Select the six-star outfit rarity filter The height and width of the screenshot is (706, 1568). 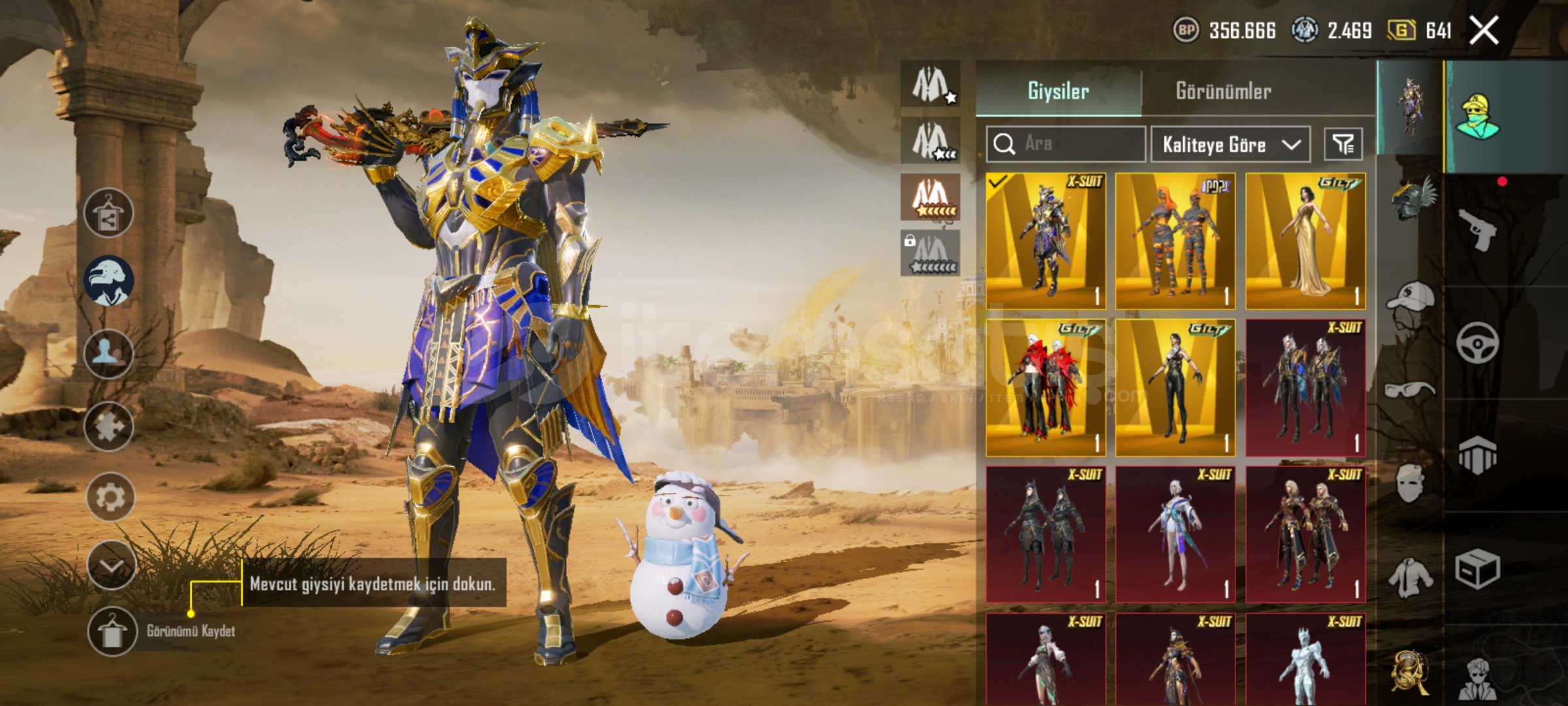930,197
